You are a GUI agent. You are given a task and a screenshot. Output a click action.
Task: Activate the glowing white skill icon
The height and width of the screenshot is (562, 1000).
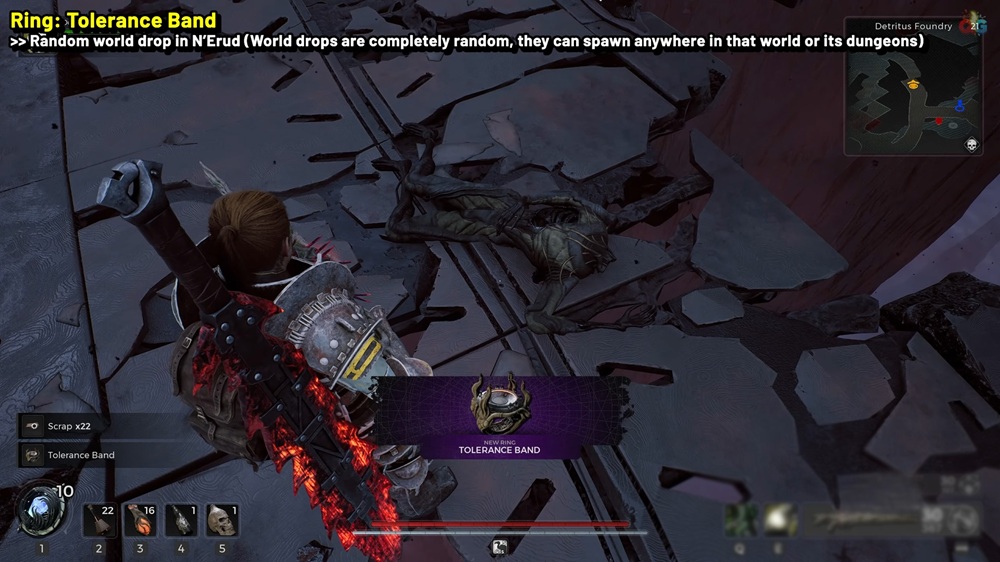(779, 518)
